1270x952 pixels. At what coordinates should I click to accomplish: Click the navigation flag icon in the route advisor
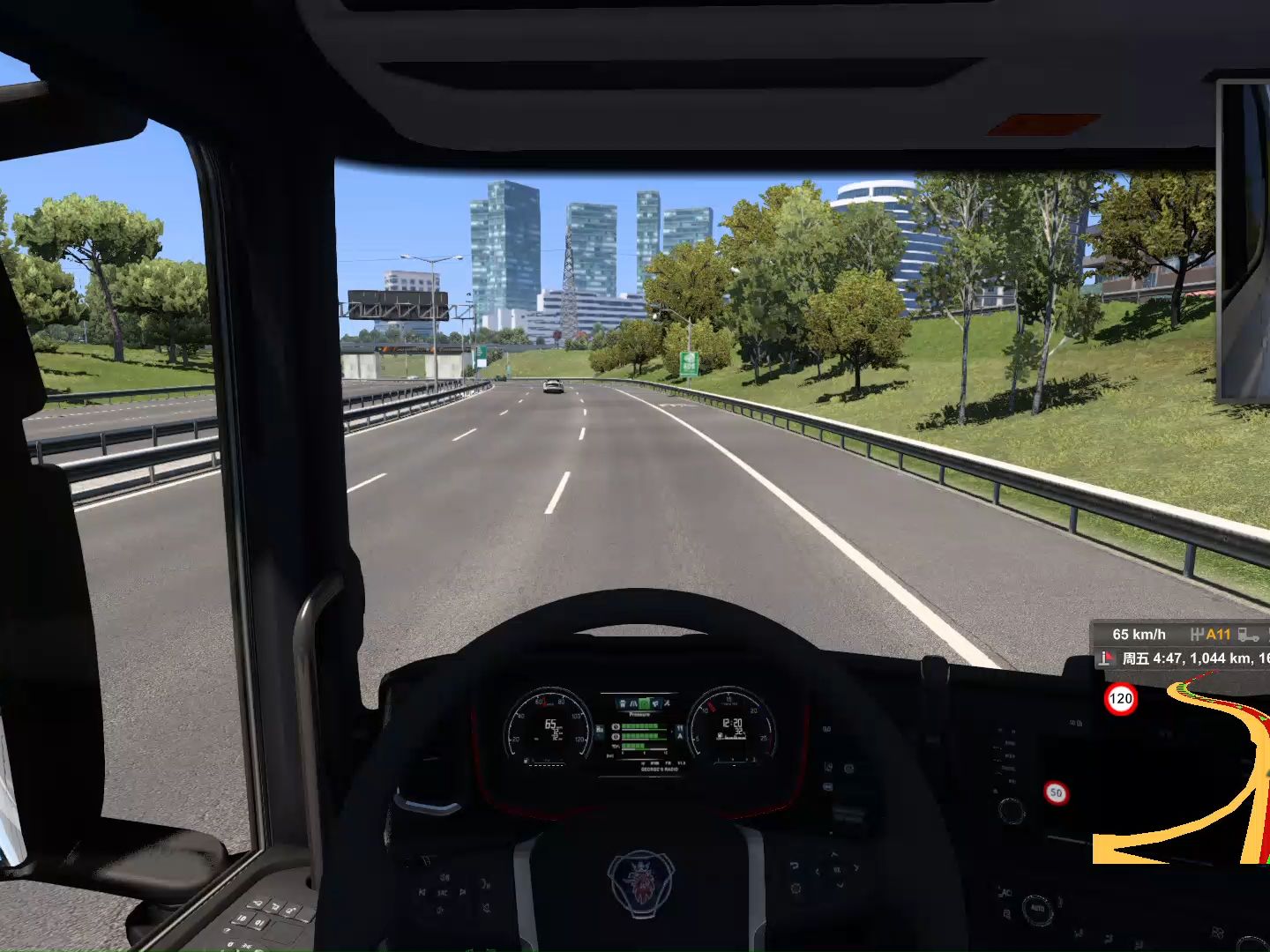click(1107, 658)
